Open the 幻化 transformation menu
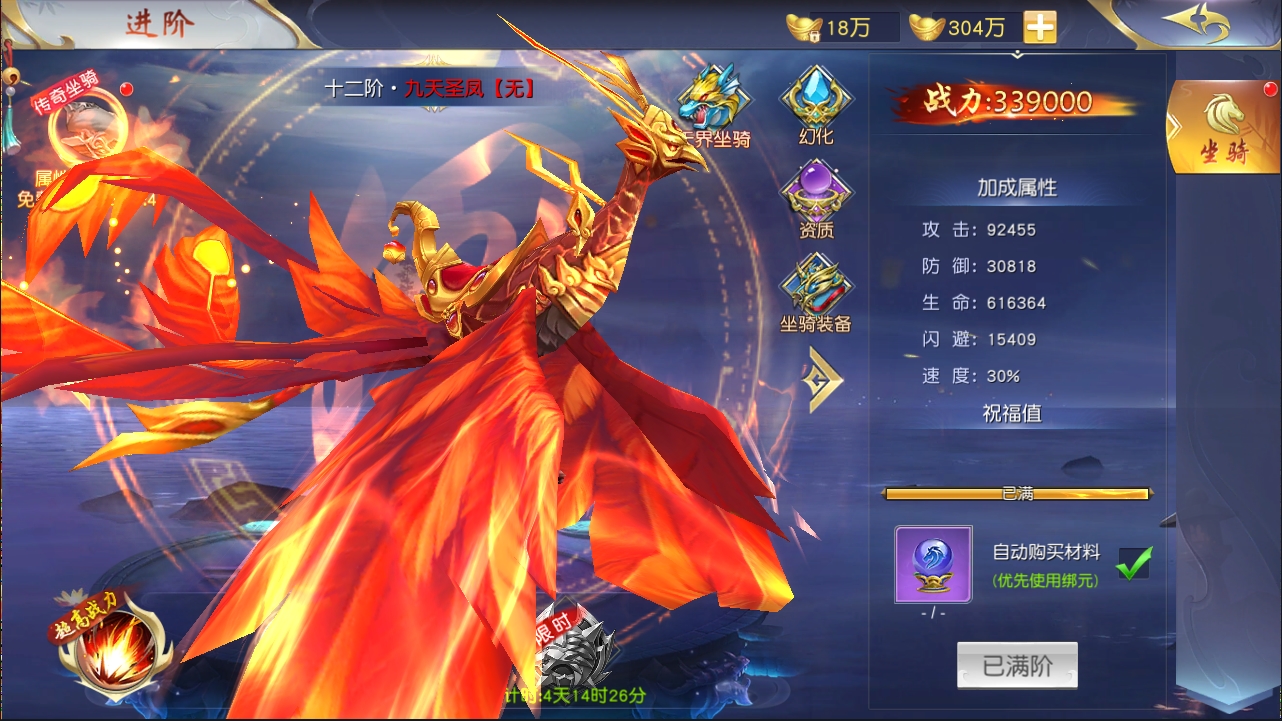1282x721 pixels. [816, 105]
